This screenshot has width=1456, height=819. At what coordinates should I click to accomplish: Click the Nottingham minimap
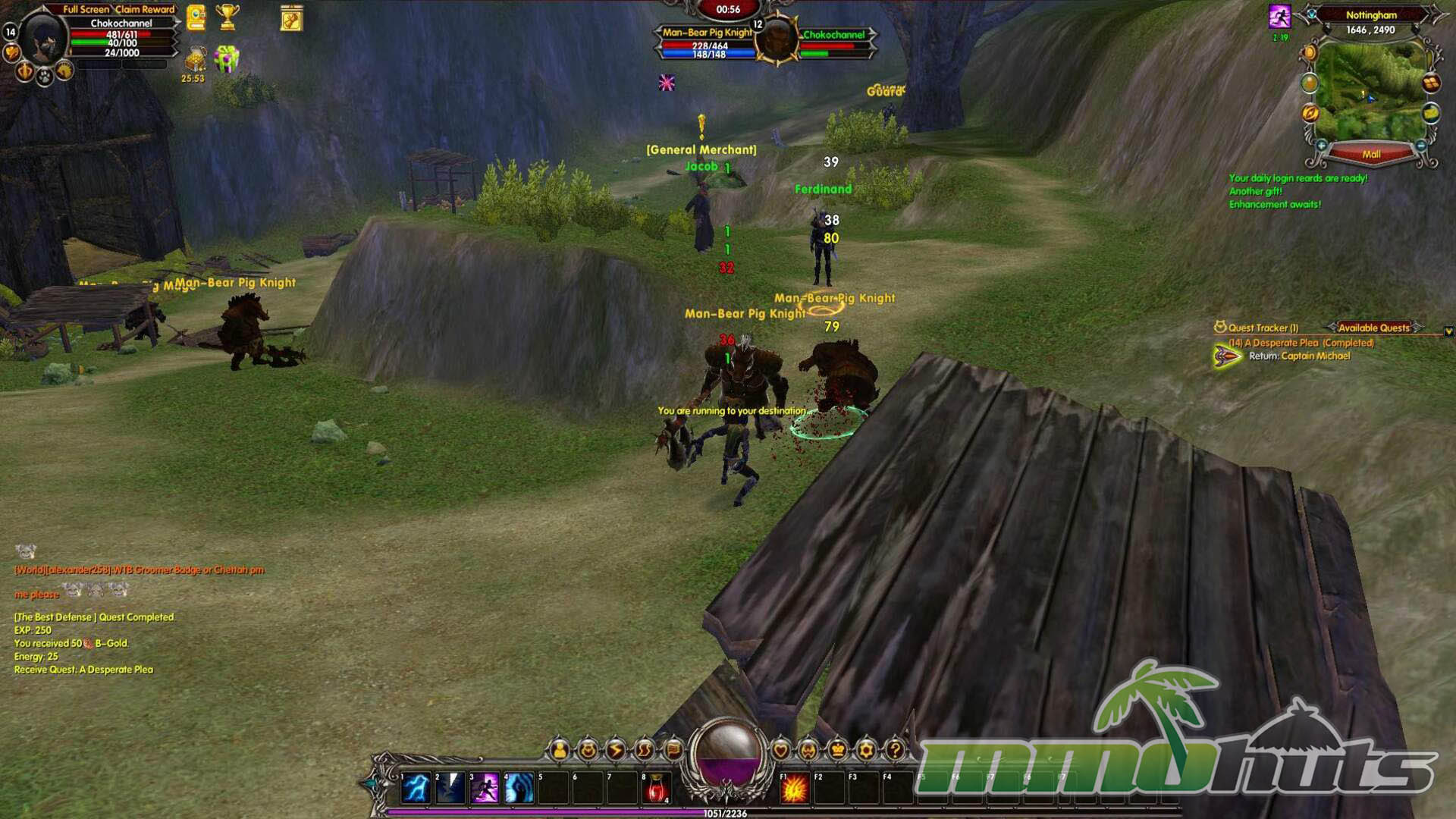(1370, 91)
